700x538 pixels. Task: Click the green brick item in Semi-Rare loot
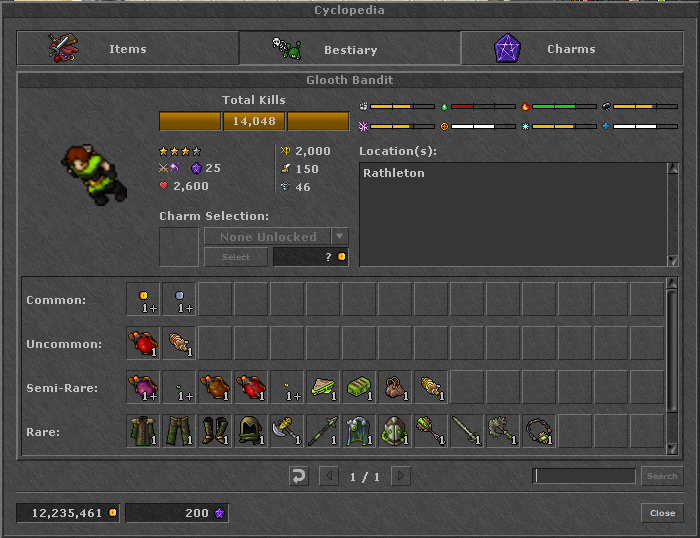(x=360, y=388)
